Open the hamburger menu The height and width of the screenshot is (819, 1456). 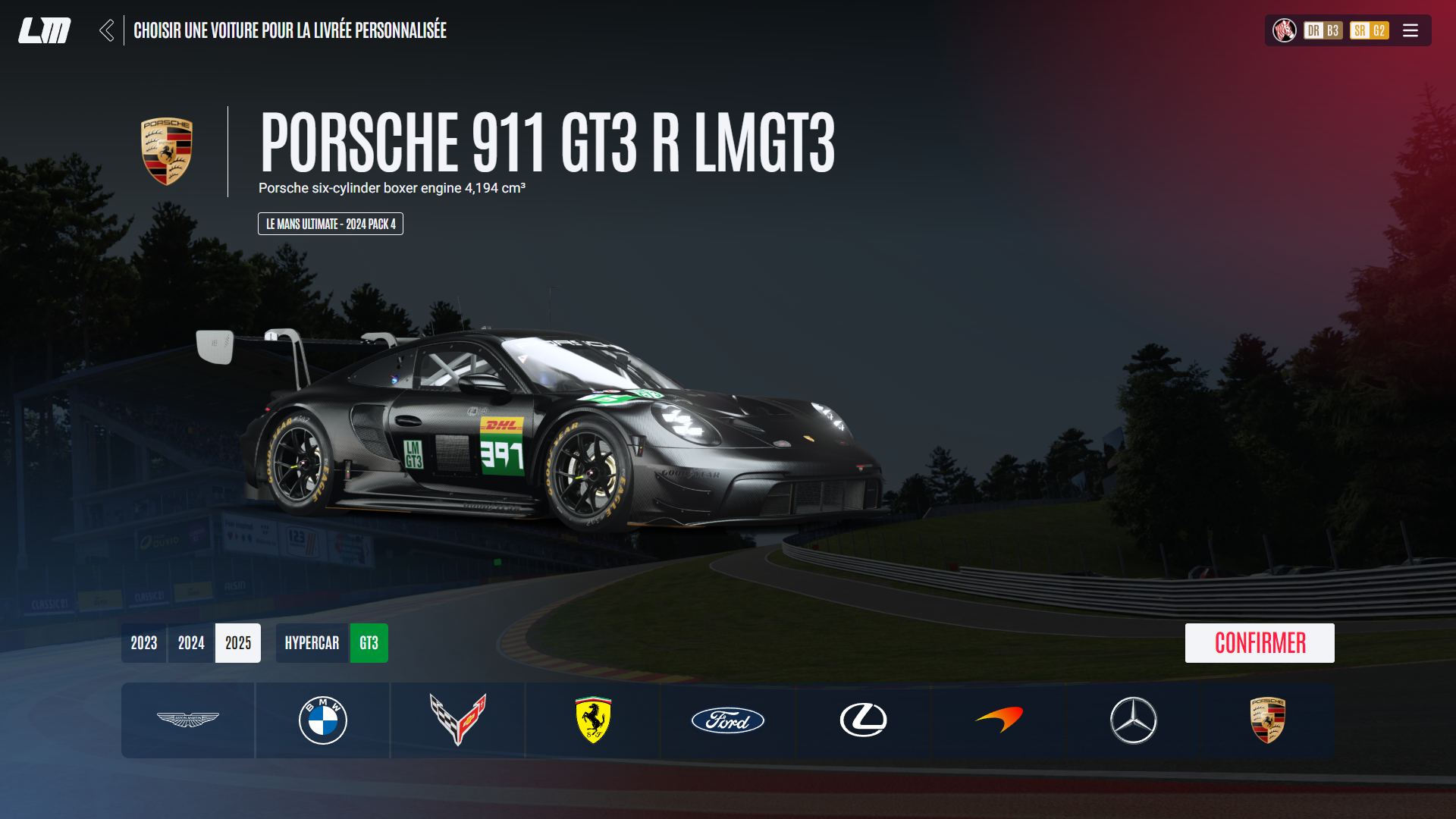[x=1410, y=30]
